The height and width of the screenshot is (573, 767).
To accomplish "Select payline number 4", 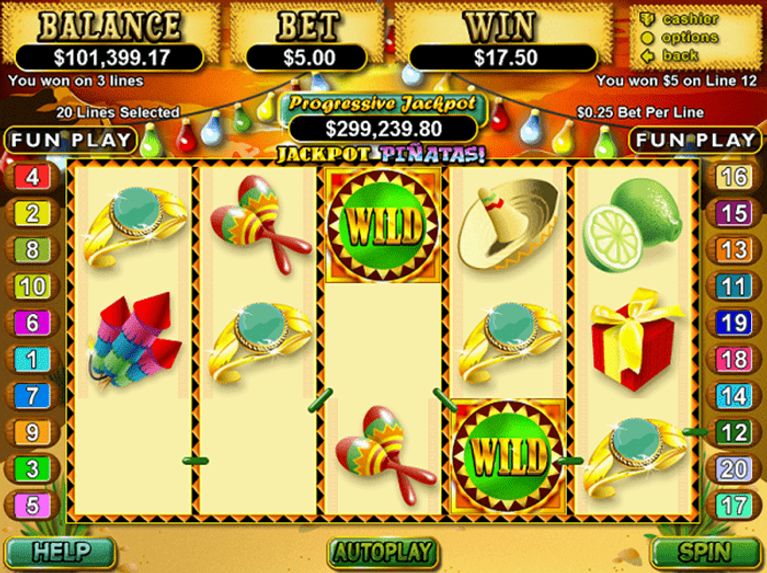I will click(x=32, y=178).
